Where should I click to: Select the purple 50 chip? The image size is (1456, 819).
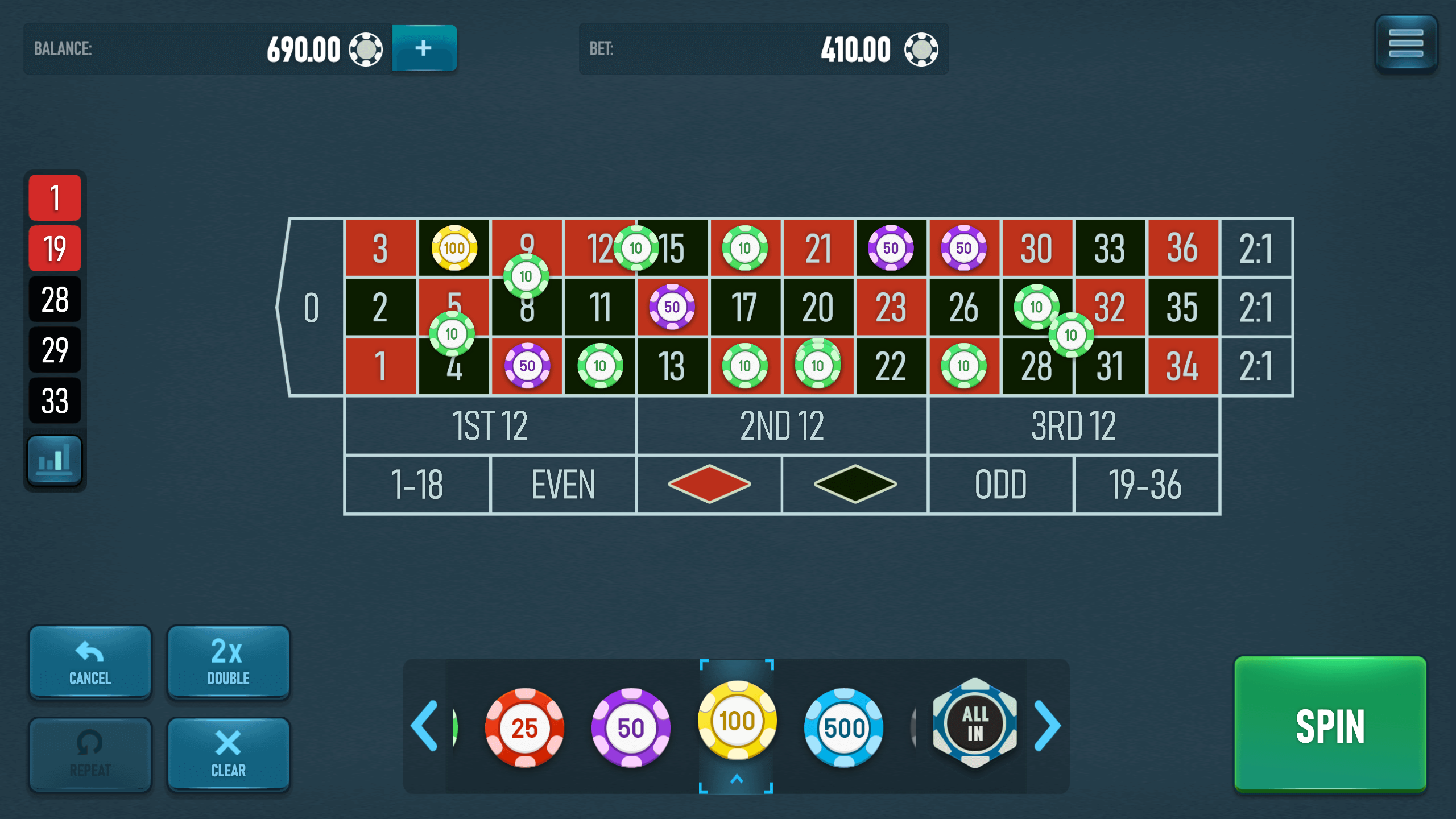click(630, 726)
